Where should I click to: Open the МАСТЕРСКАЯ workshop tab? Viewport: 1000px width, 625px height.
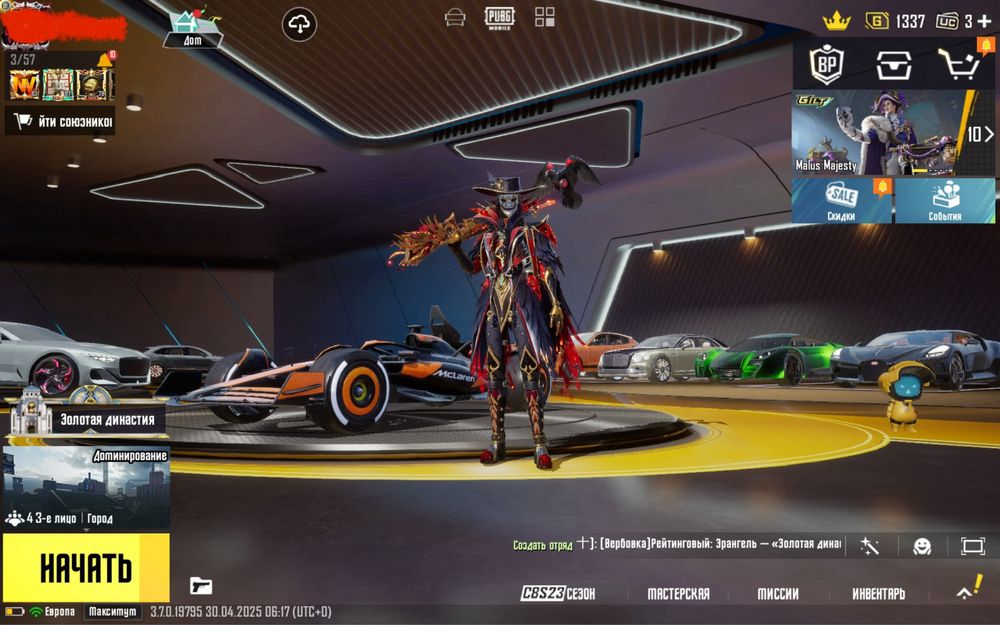pyautogui.click(x=678, y=593)
